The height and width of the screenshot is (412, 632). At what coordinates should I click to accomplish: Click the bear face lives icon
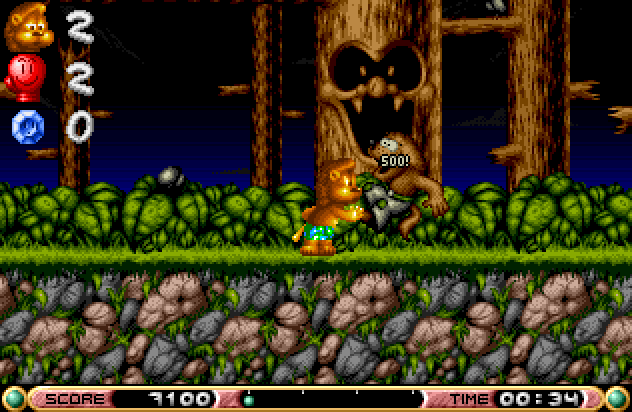28,26
